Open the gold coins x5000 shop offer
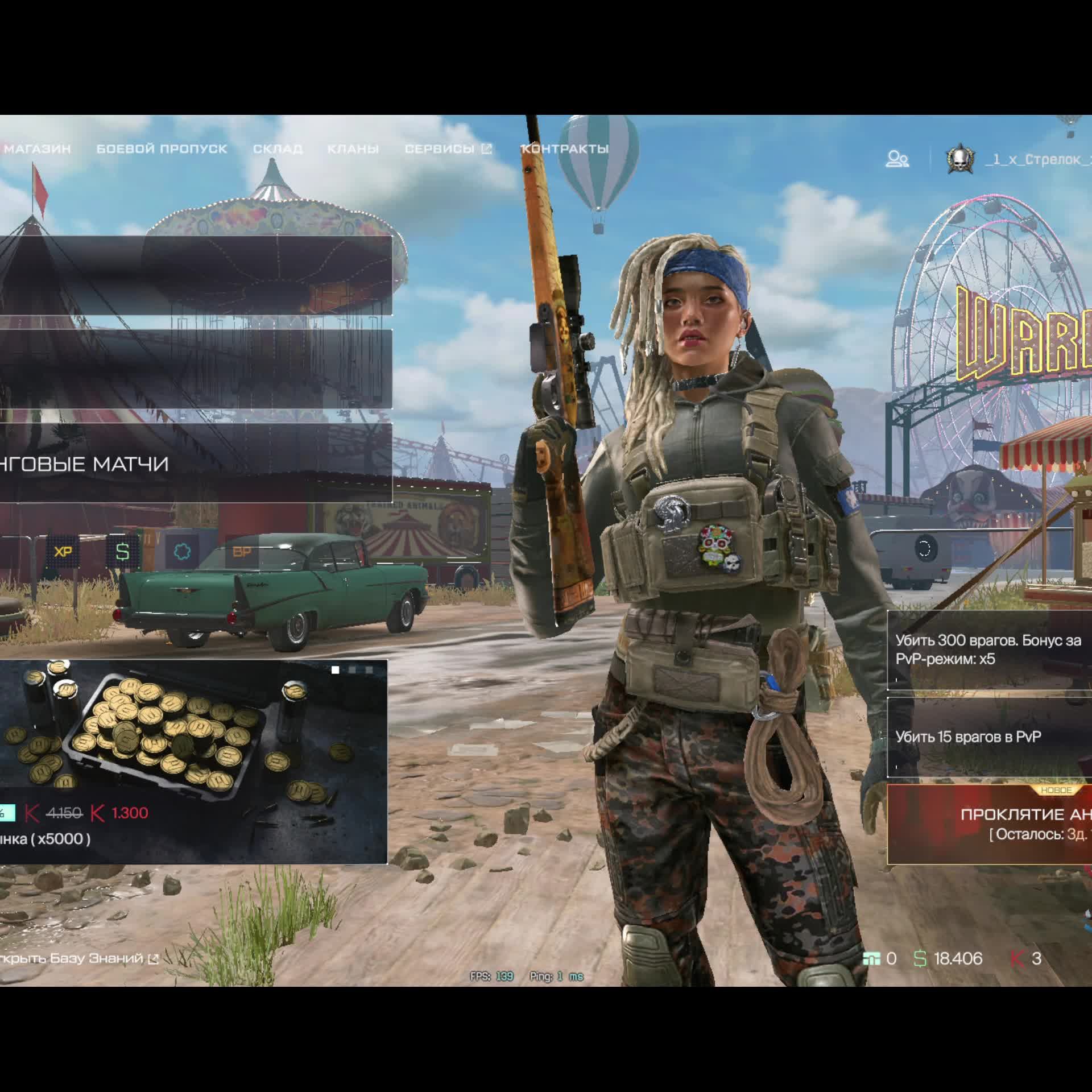This screenshot has height=1092, width=1092. pyautogui.click(x=192, y=762)
